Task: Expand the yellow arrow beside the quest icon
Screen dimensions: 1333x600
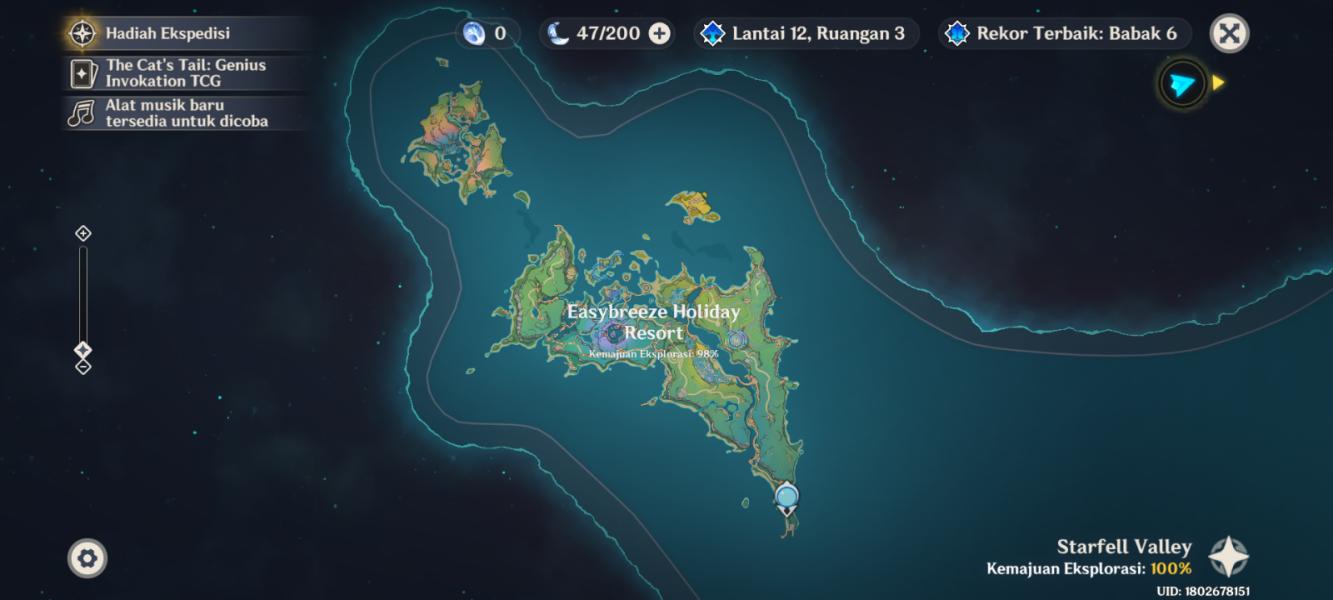Action: (x=1218, y=83)
